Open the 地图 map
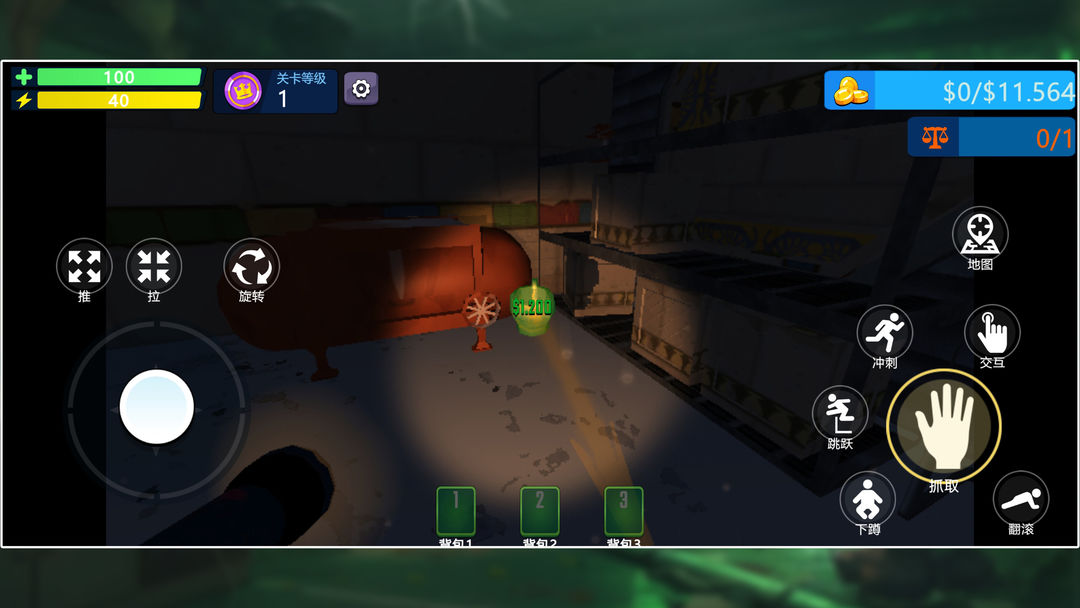Image resolution: width=1080 pixels, height=608 pixels. pyautogui.click(x=980, y=235)
